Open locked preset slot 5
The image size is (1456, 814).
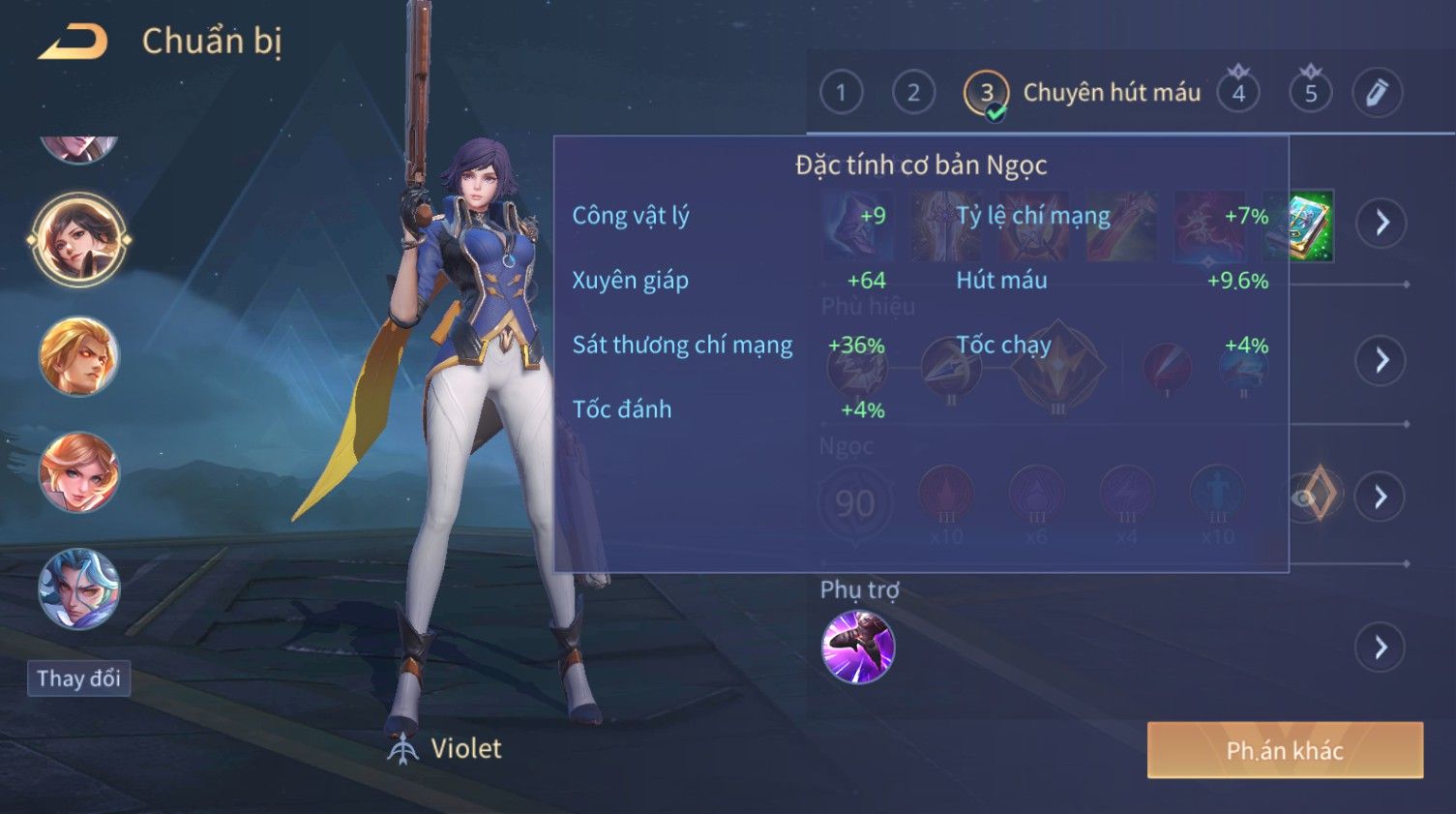tap(1311, 93)
